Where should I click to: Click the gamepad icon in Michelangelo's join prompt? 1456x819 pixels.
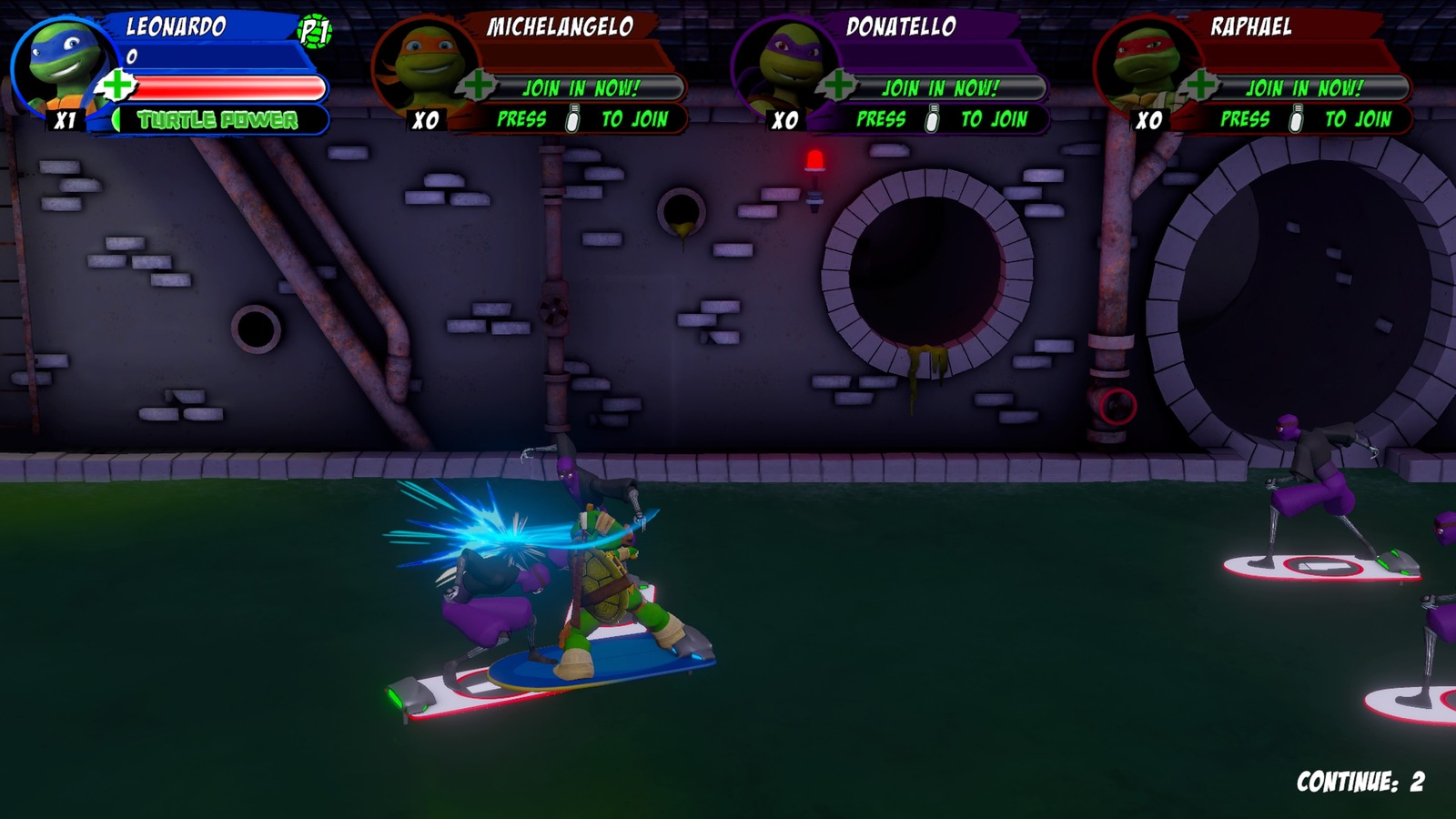point(571,118)
